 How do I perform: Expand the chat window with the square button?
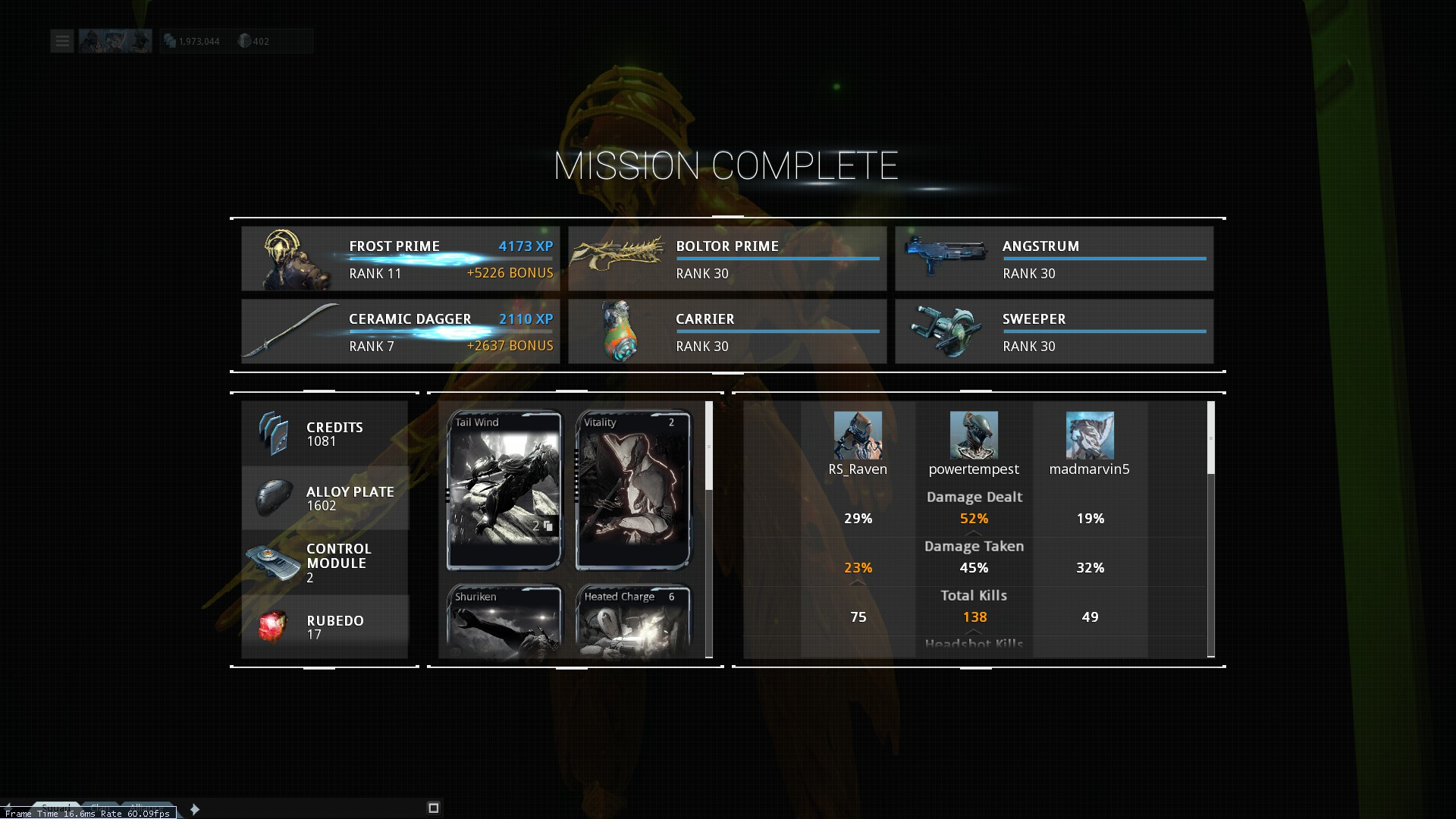pos(434,808)
